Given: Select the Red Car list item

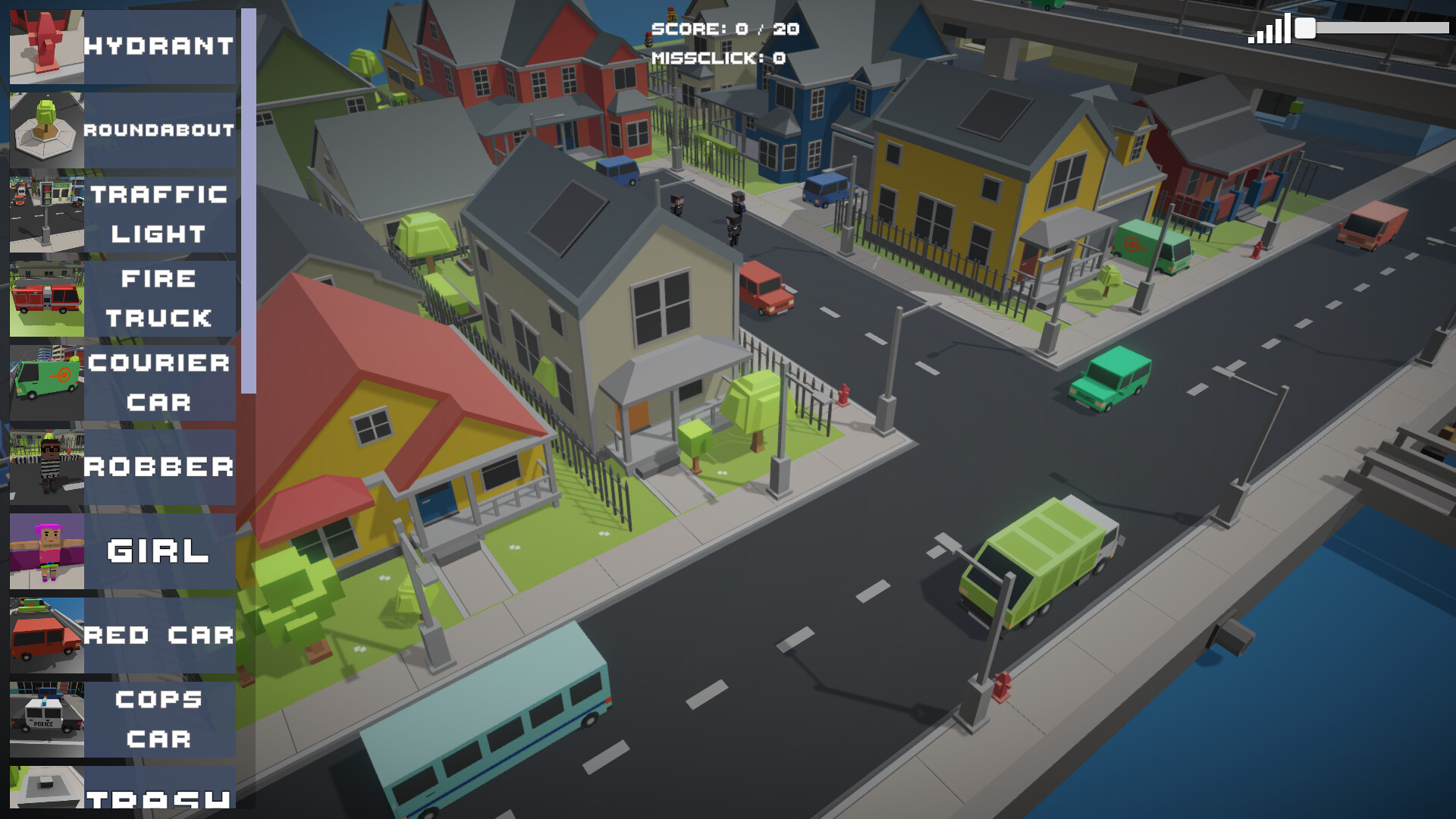Looking at the screenshot, I should (123, 635).
